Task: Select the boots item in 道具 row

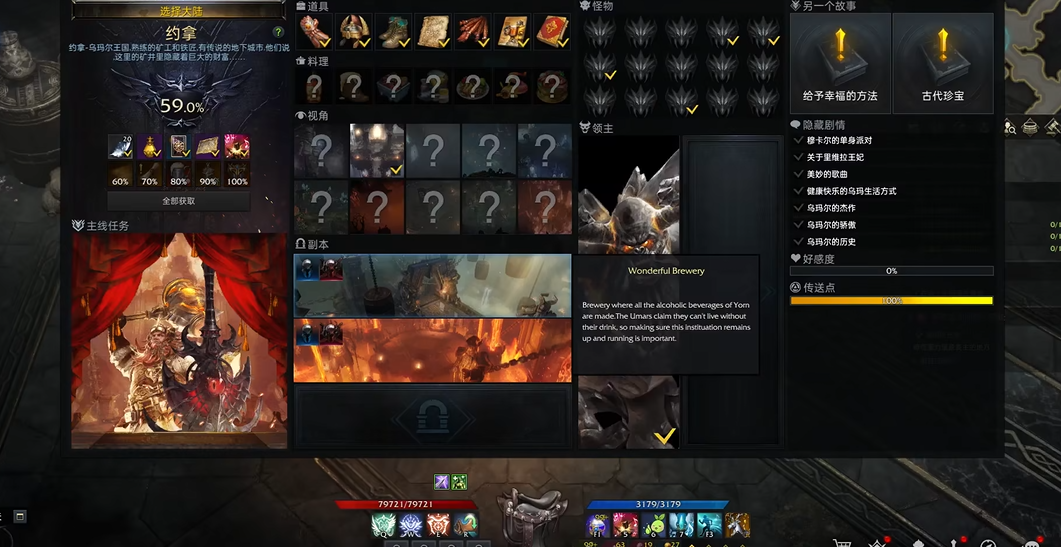Action: 393,32
